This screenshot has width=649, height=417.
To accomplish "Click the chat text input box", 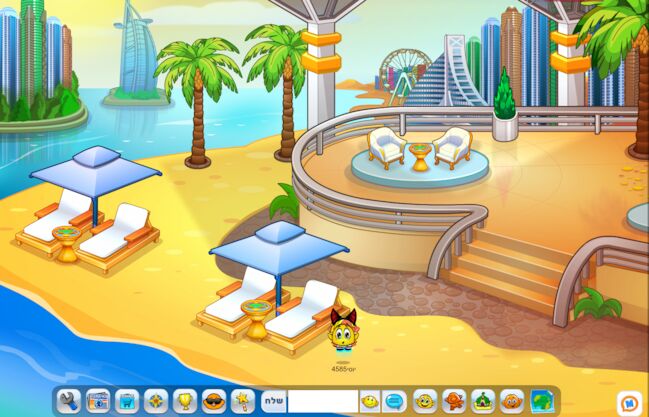I will [322, 401].
